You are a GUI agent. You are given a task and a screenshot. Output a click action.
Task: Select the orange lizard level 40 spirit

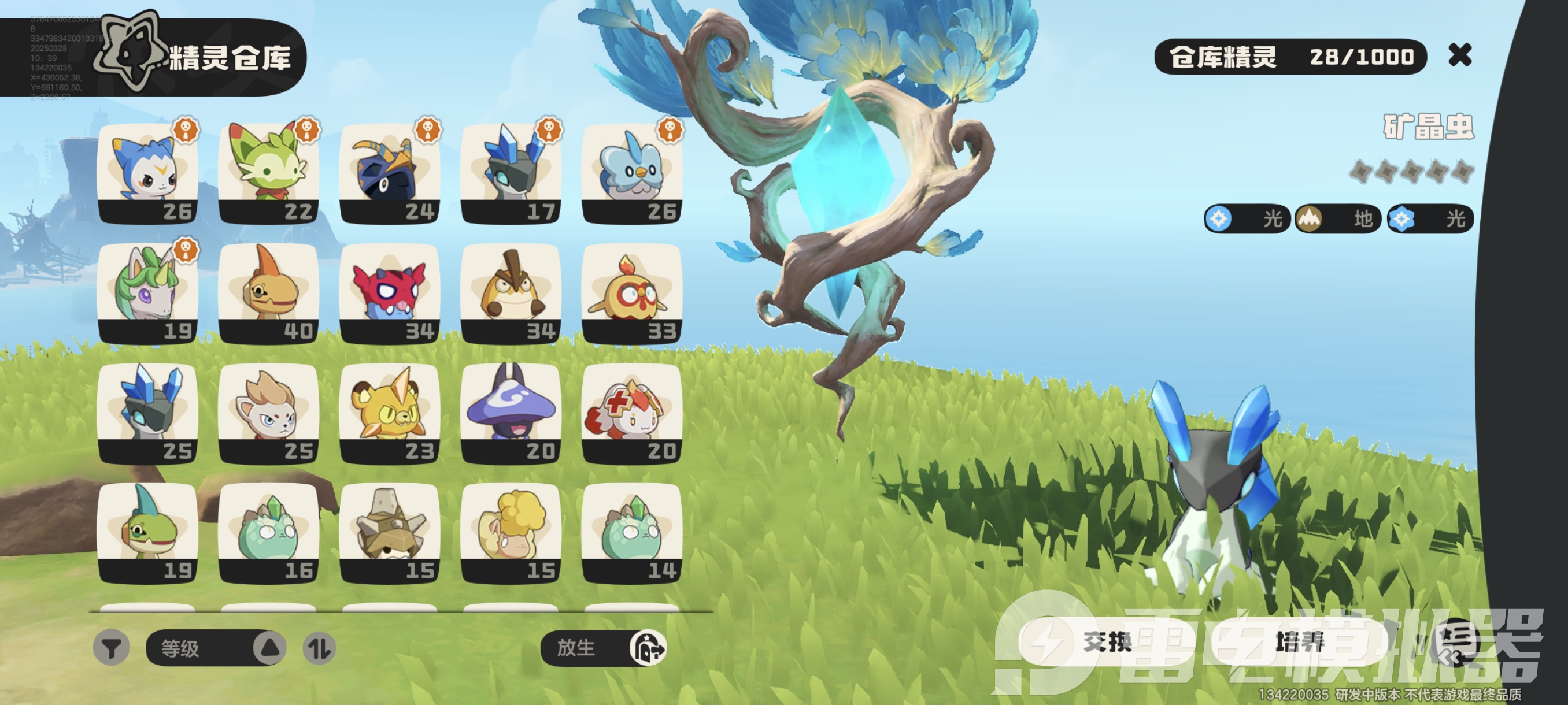(268, 293)
